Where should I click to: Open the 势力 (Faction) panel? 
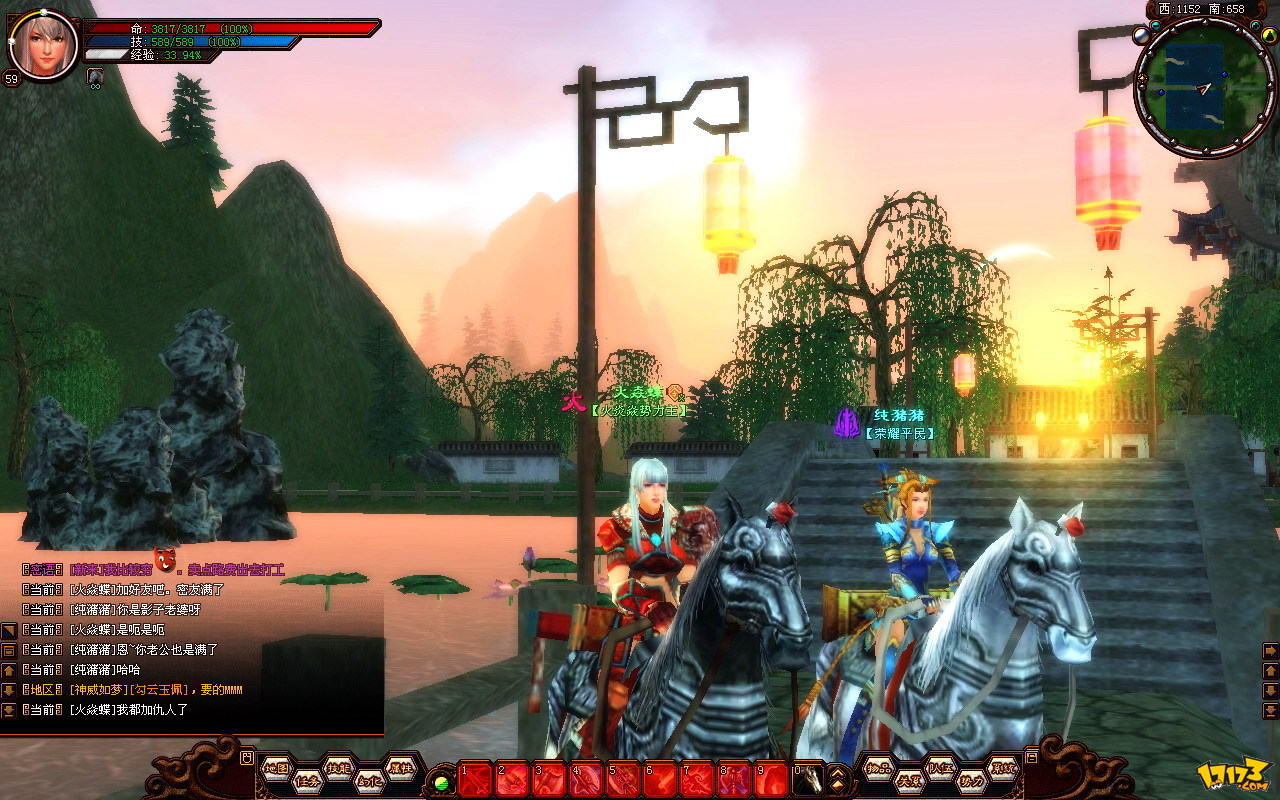point(971,781)
